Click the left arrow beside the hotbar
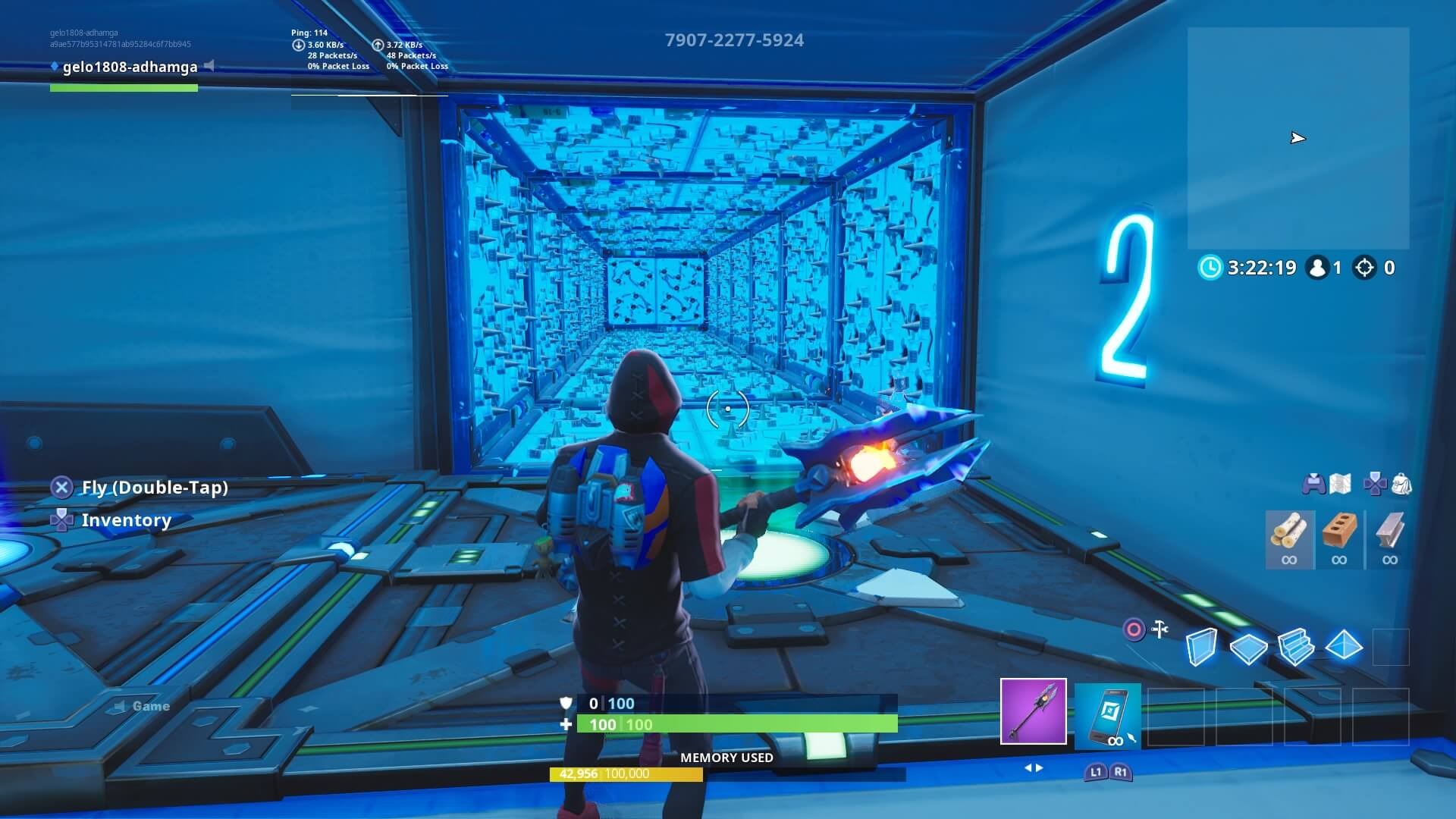Viewport: 1456px width, 819px height. (x=1028, y=768)
